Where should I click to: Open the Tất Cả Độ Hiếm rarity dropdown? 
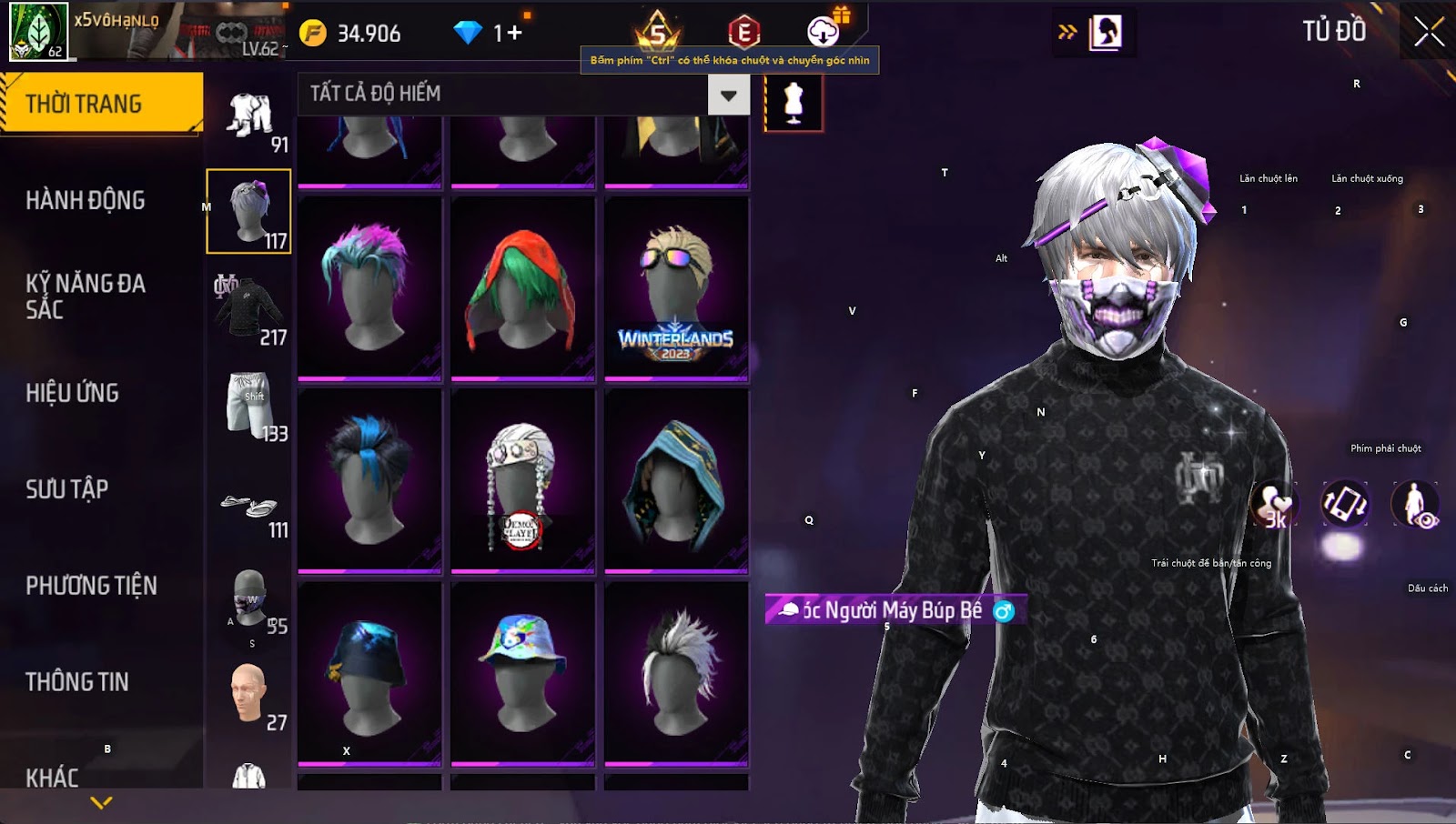point(728,95)
